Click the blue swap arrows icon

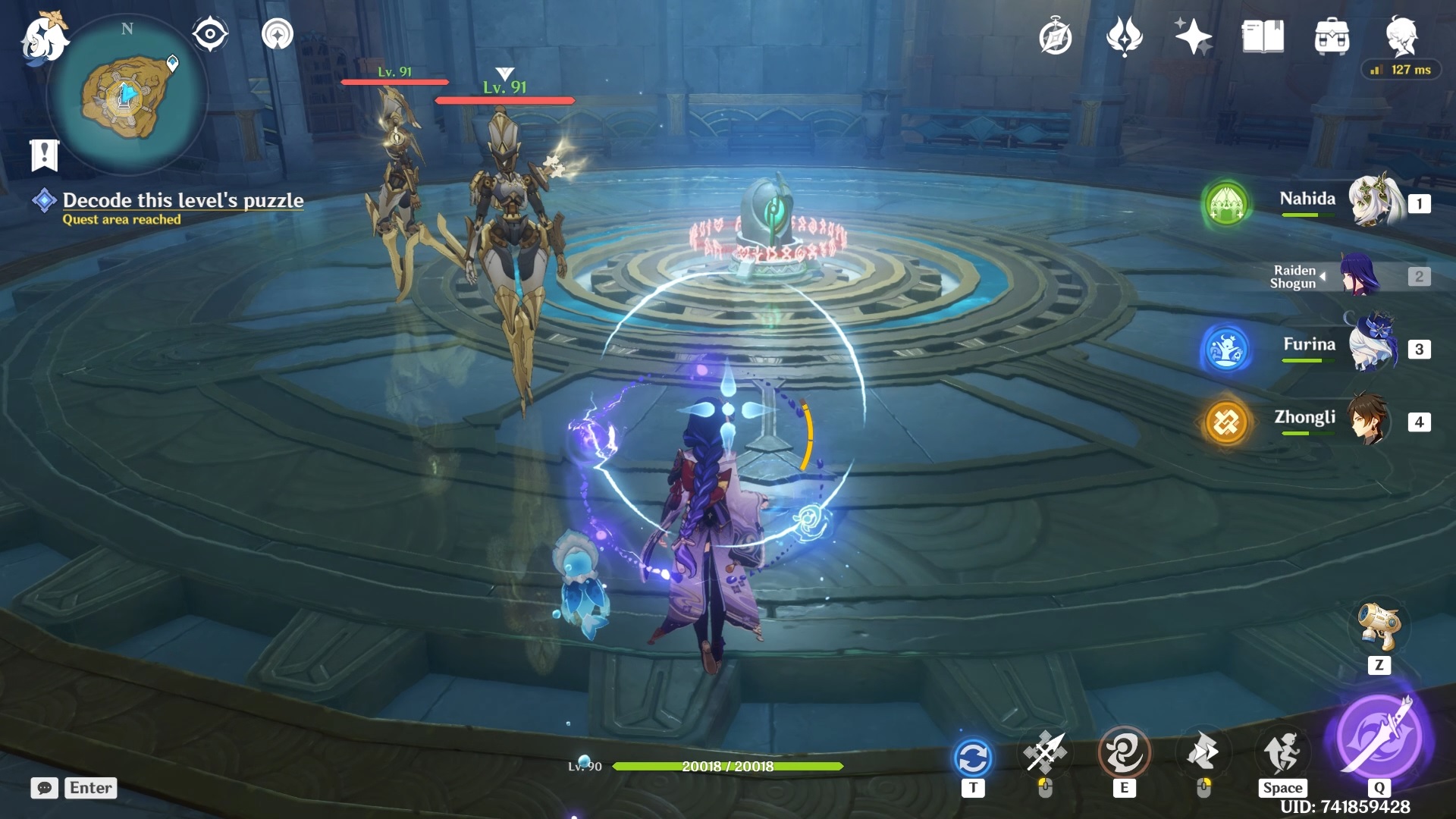pyautogui.click(x=973, y=758)
